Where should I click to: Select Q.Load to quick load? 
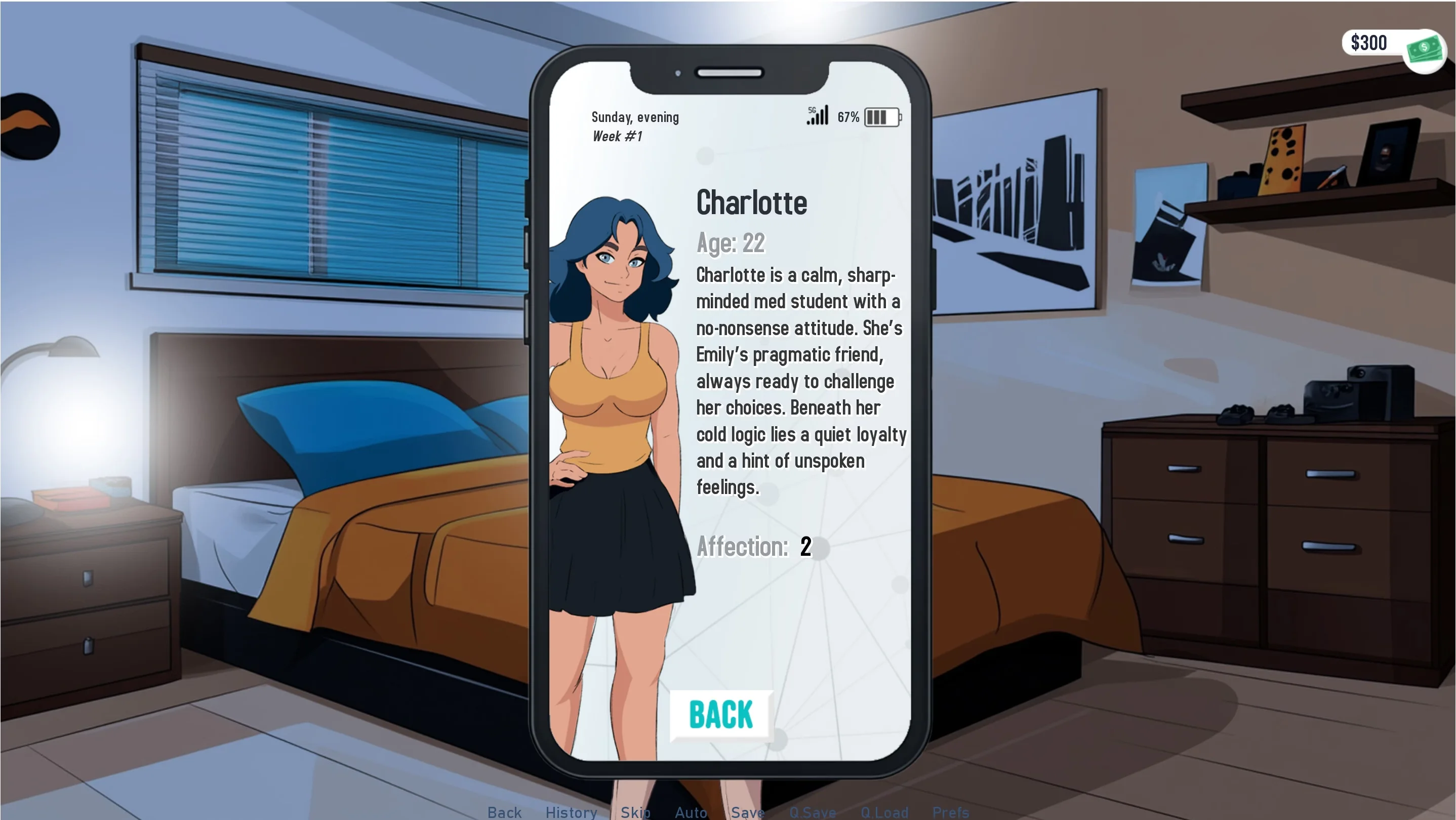tap(884, 812)
